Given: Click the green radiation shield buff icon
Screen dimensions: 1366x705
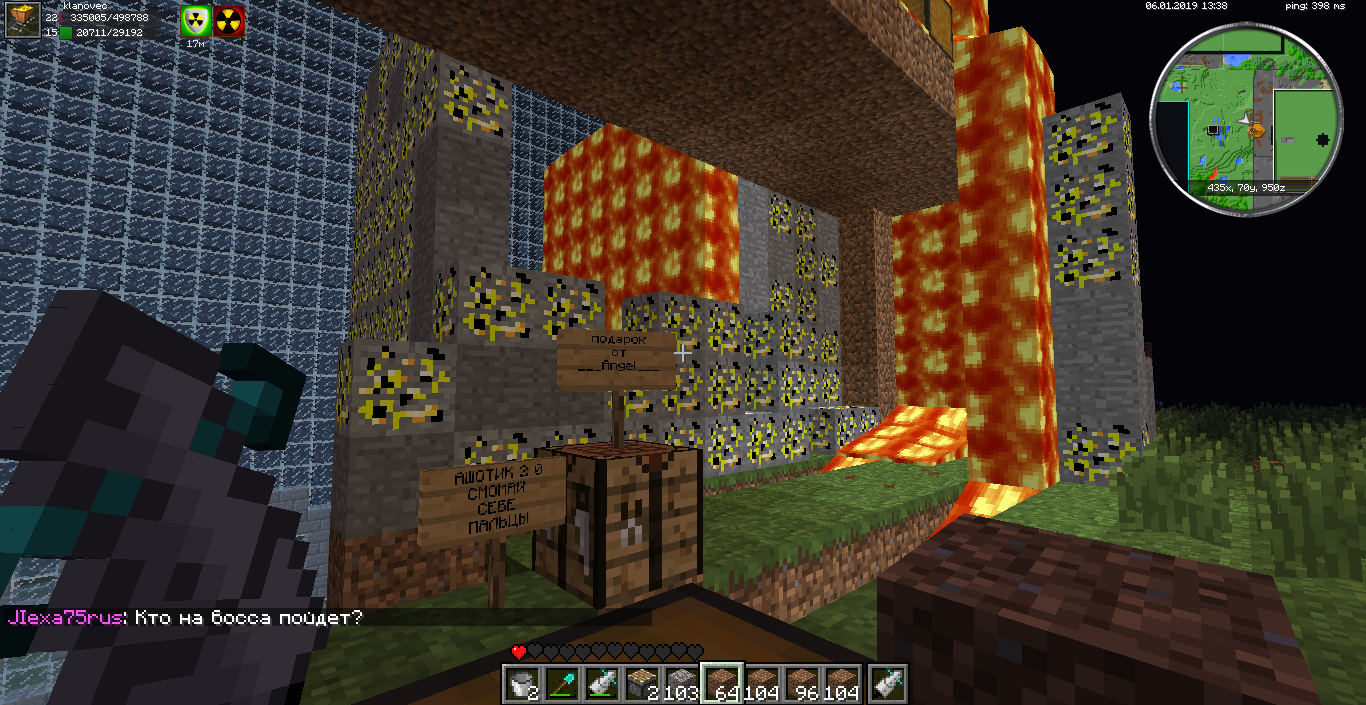Looking at the screenshot, I should pos(195,22).
